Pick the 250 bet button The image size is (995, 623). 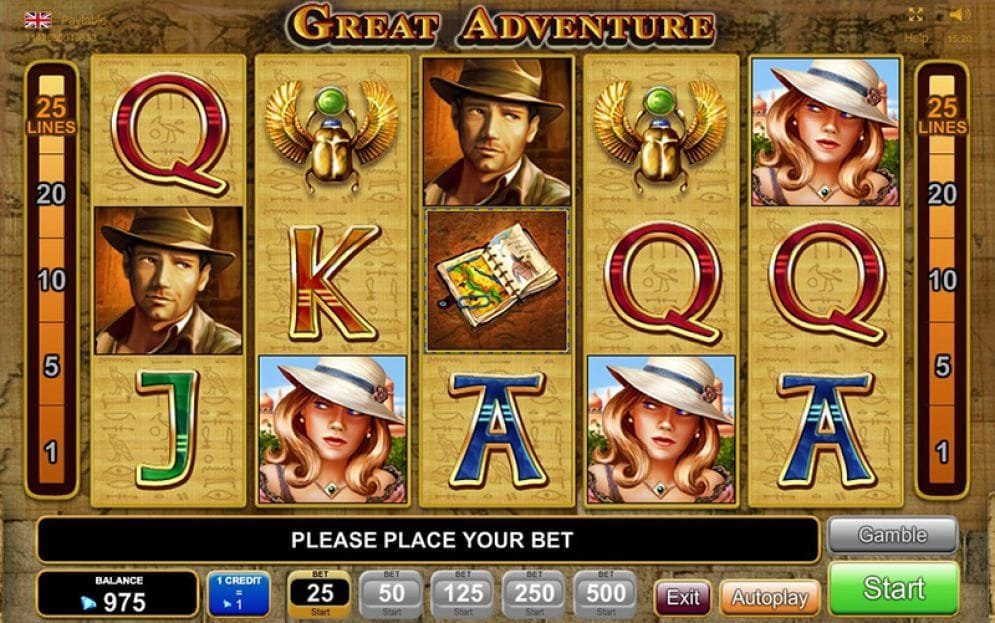tap(533, 594)
